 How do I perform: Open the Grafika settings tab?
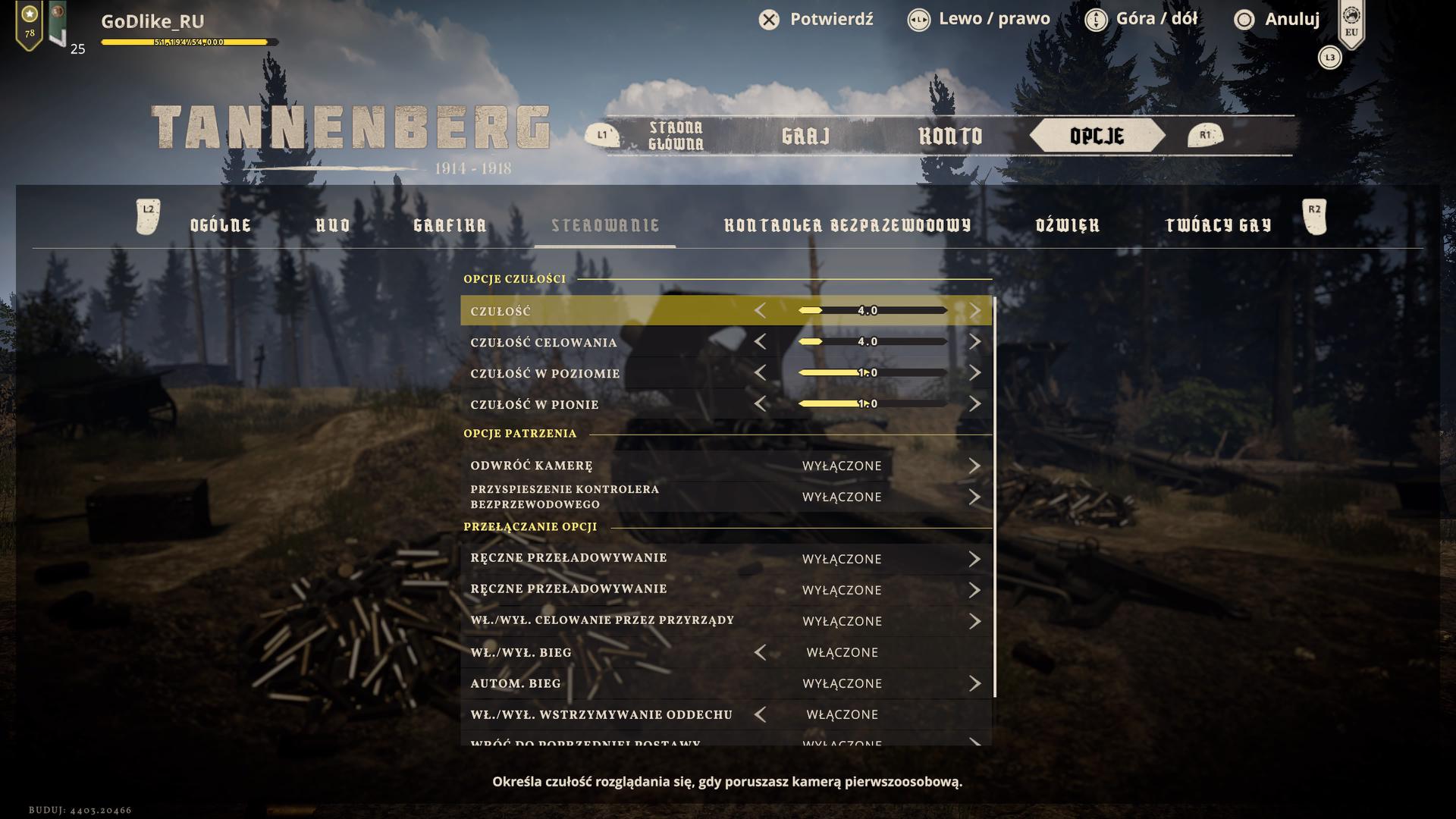[x=450, y=225]
